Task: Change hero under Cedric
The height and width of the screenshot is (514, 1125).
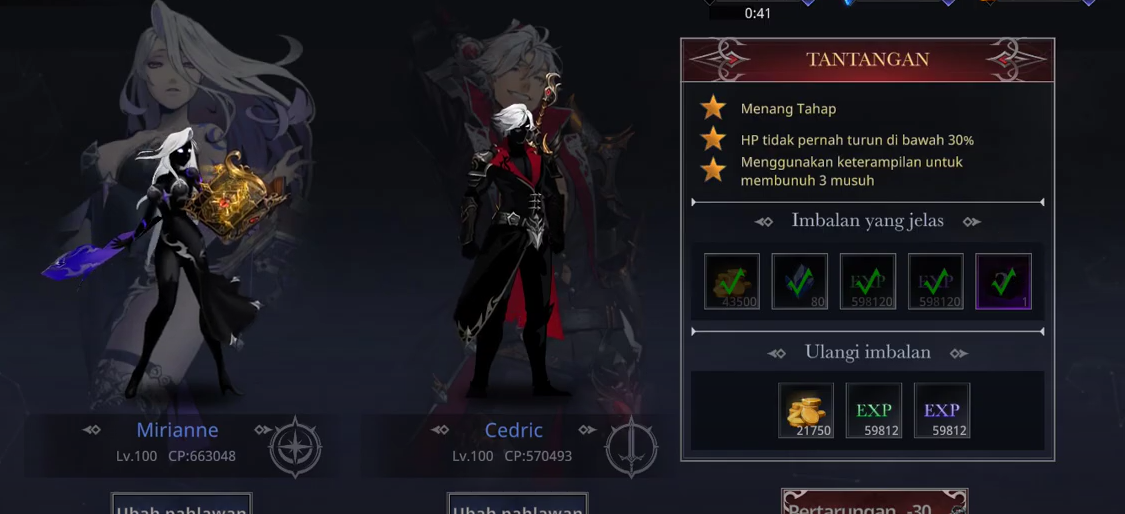Action: (x=517, y=505)
